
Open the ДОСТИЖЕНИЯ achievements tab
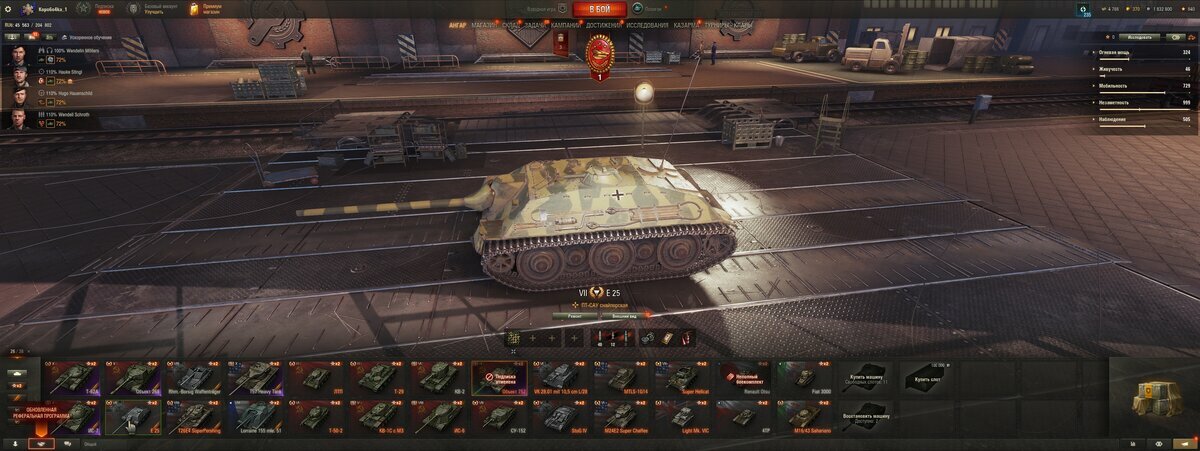pos(604,24)
